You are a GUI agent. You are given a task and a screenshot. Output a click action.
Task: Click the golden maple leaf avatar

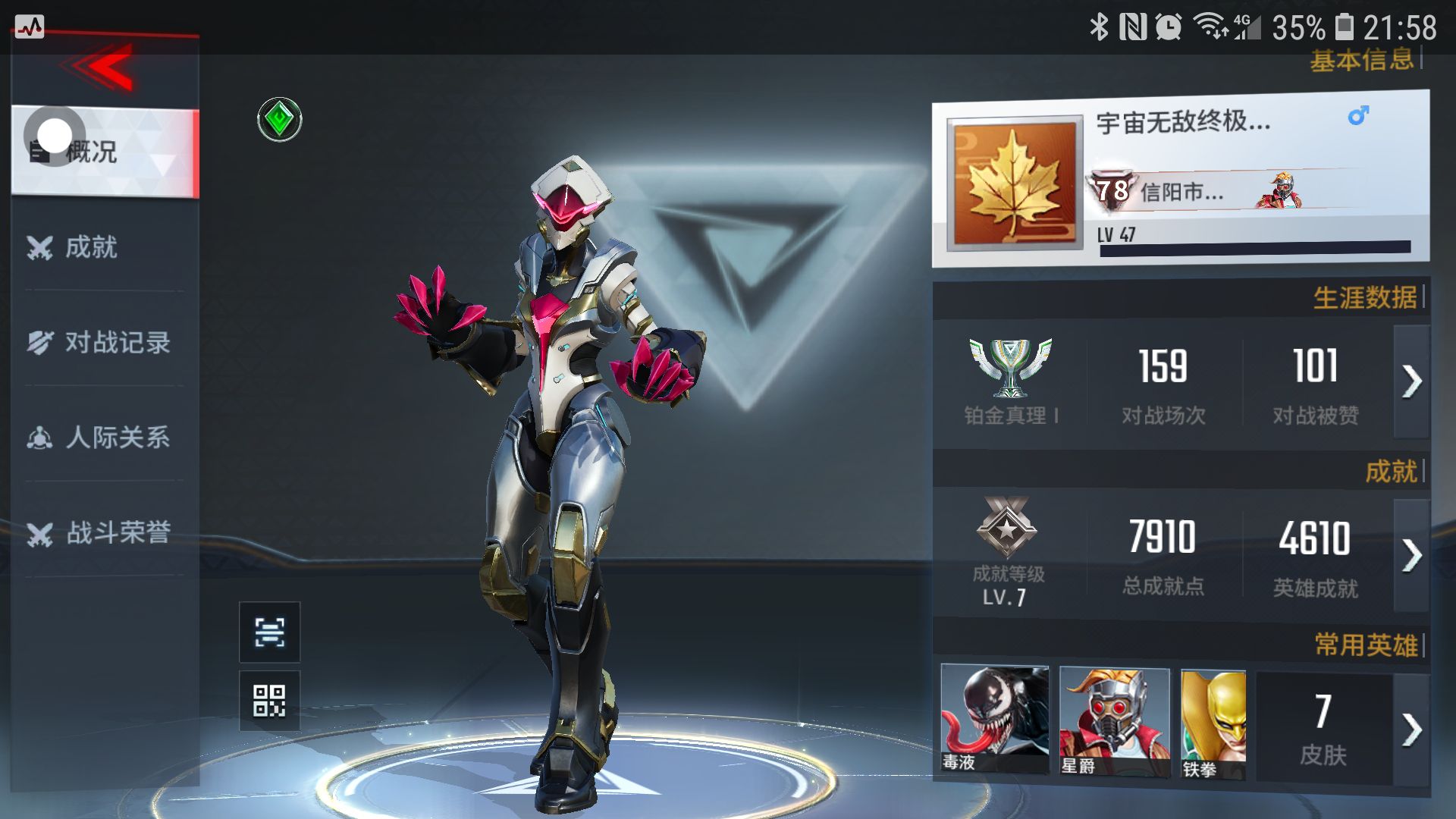(x=1015, y=184)
